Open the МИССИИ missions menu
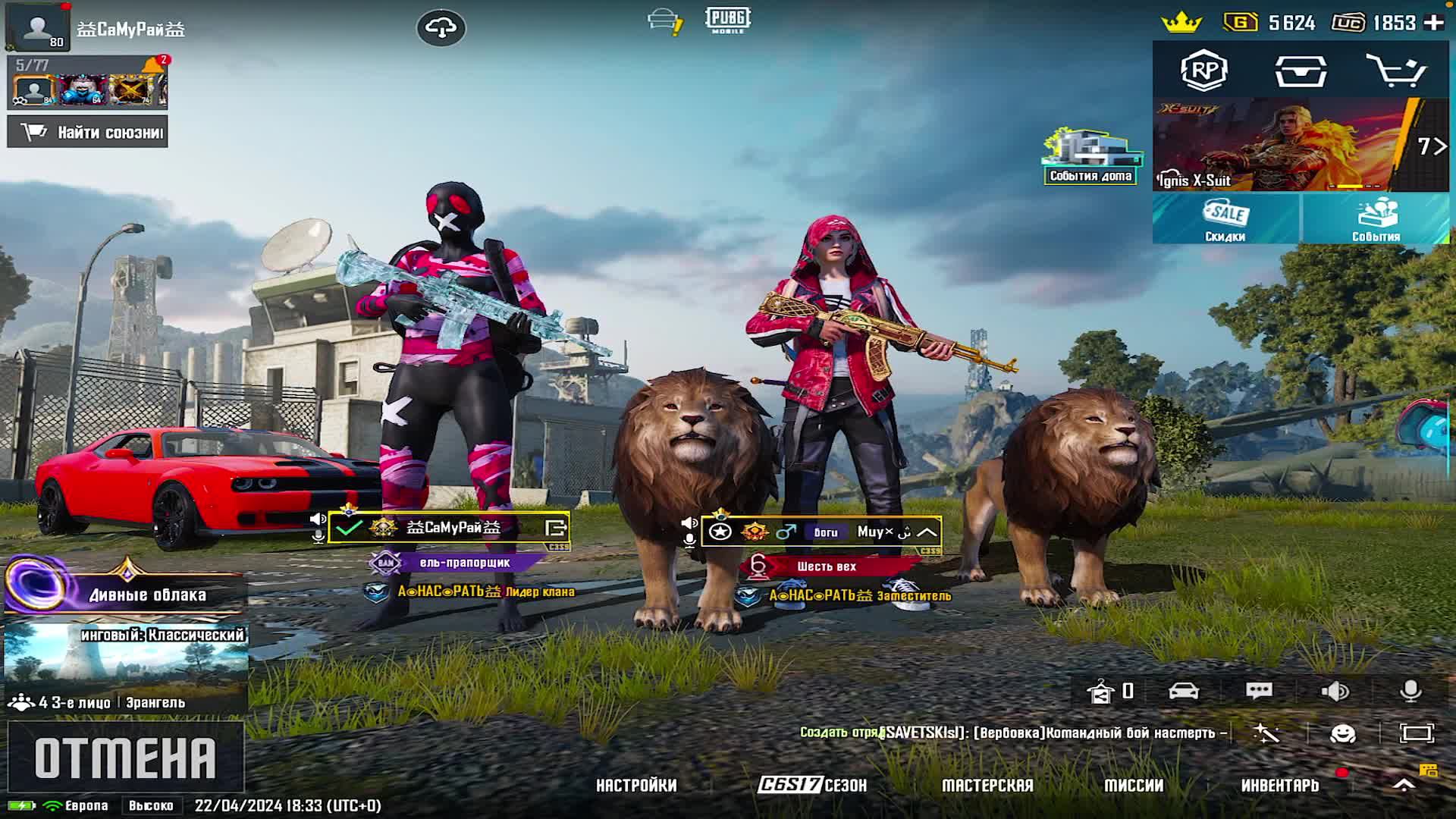Screen dimensions: 1456x819 point(1134,786)
